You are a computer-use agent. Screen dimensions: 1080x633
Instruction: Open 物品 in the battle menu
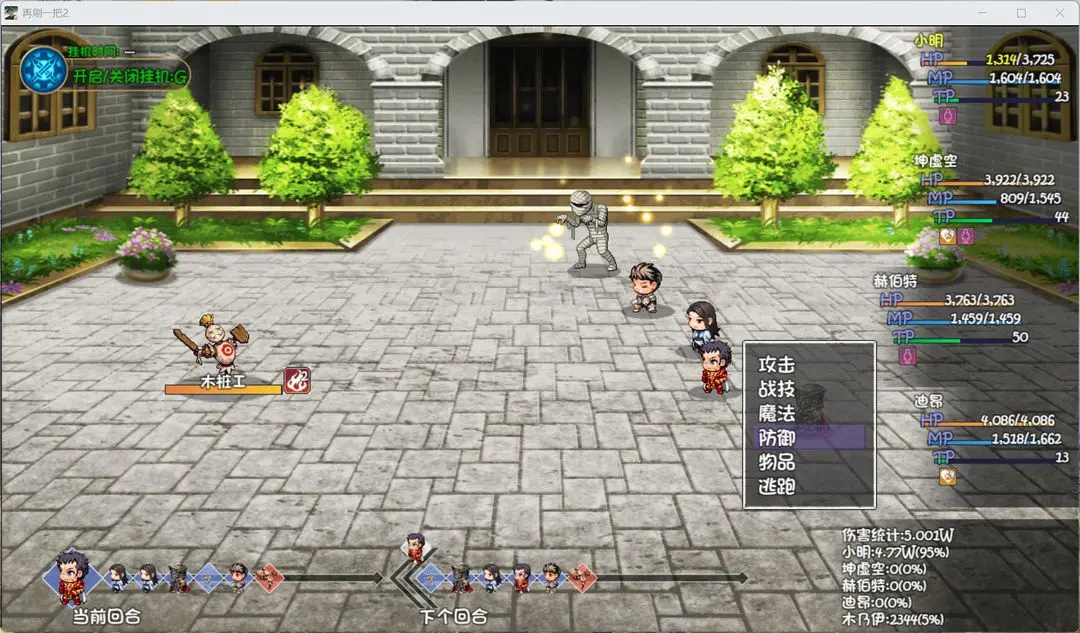coord(777,462)
